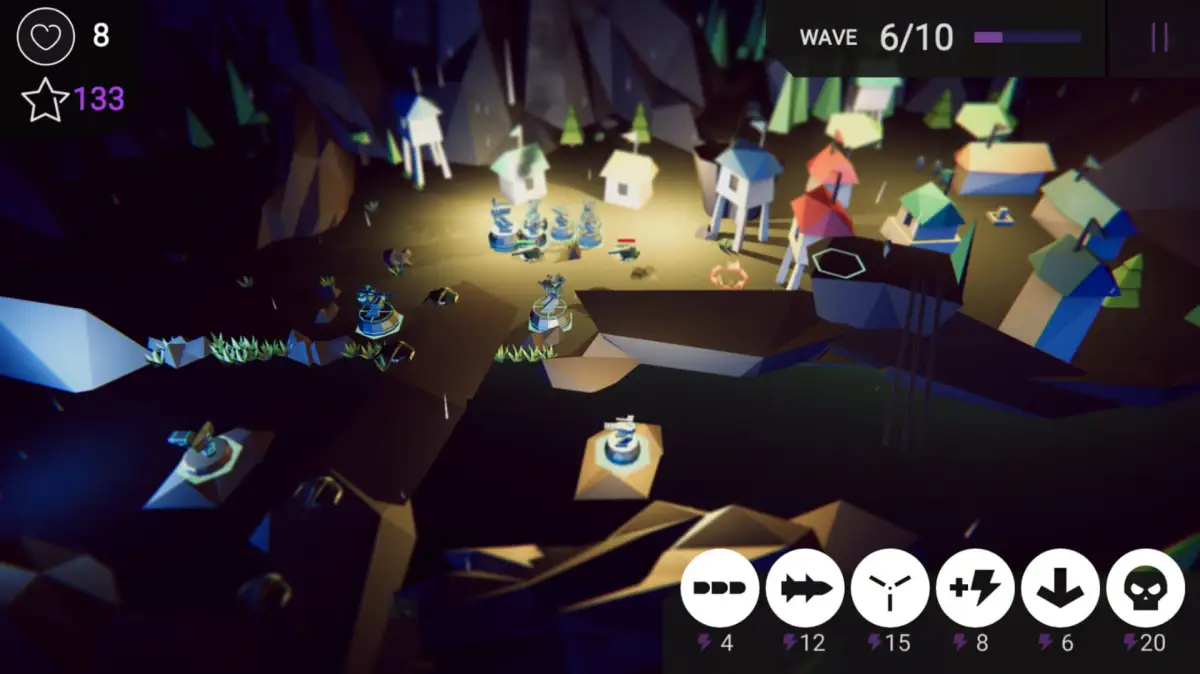The height and width of the screenshot is (674, 1200).
Task: Pause the game with the pause button
Action: 1159,38
